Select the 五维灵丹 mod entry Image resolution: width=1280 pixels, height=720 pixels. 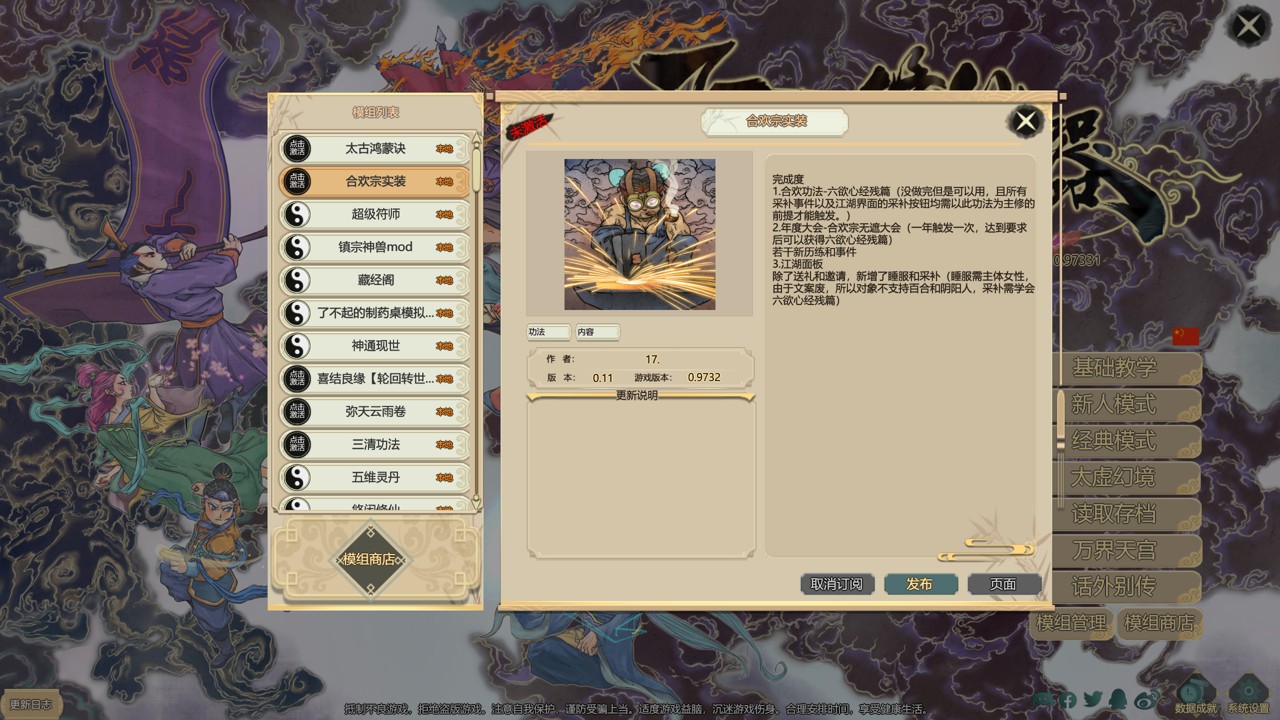(x=375, y=477)
